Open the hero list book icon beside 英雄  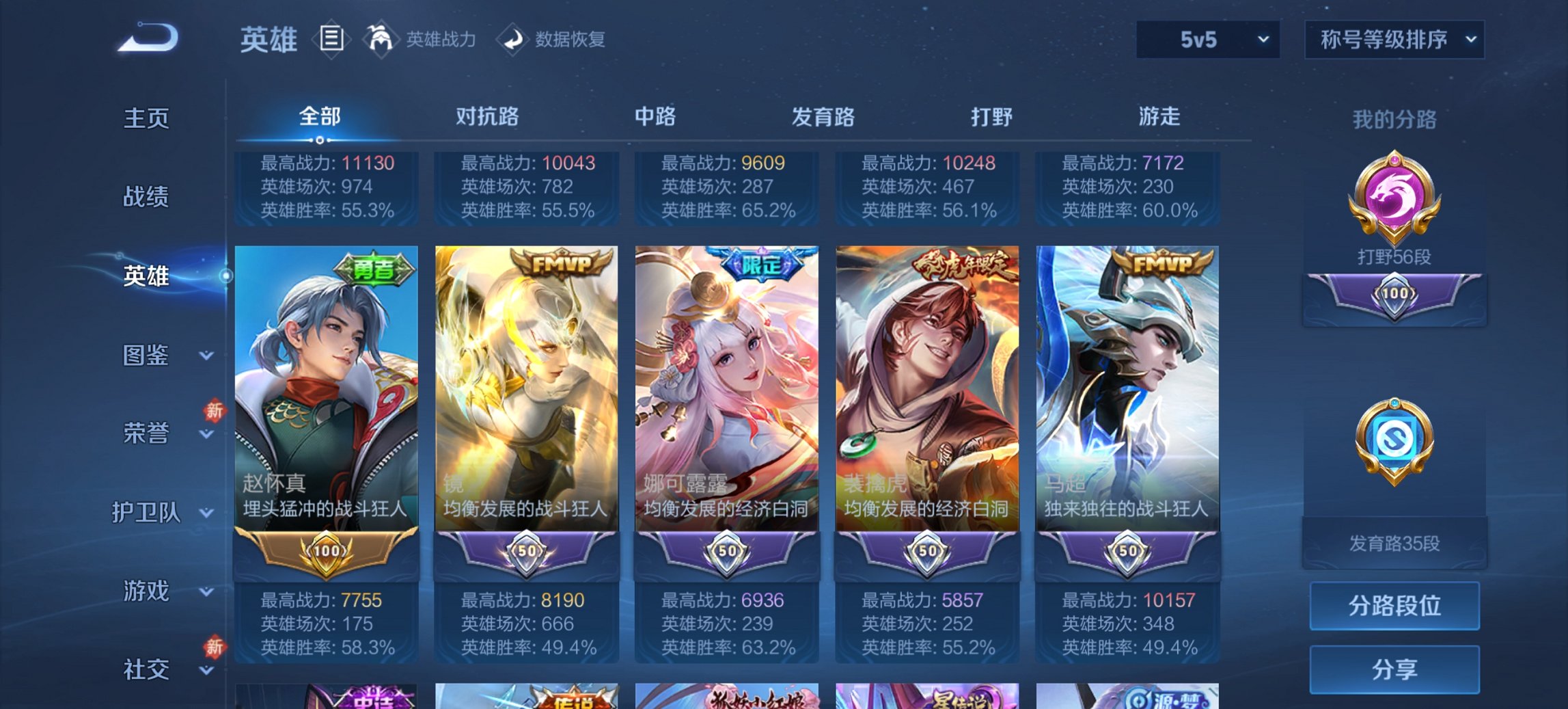click(x=331, y=40)
